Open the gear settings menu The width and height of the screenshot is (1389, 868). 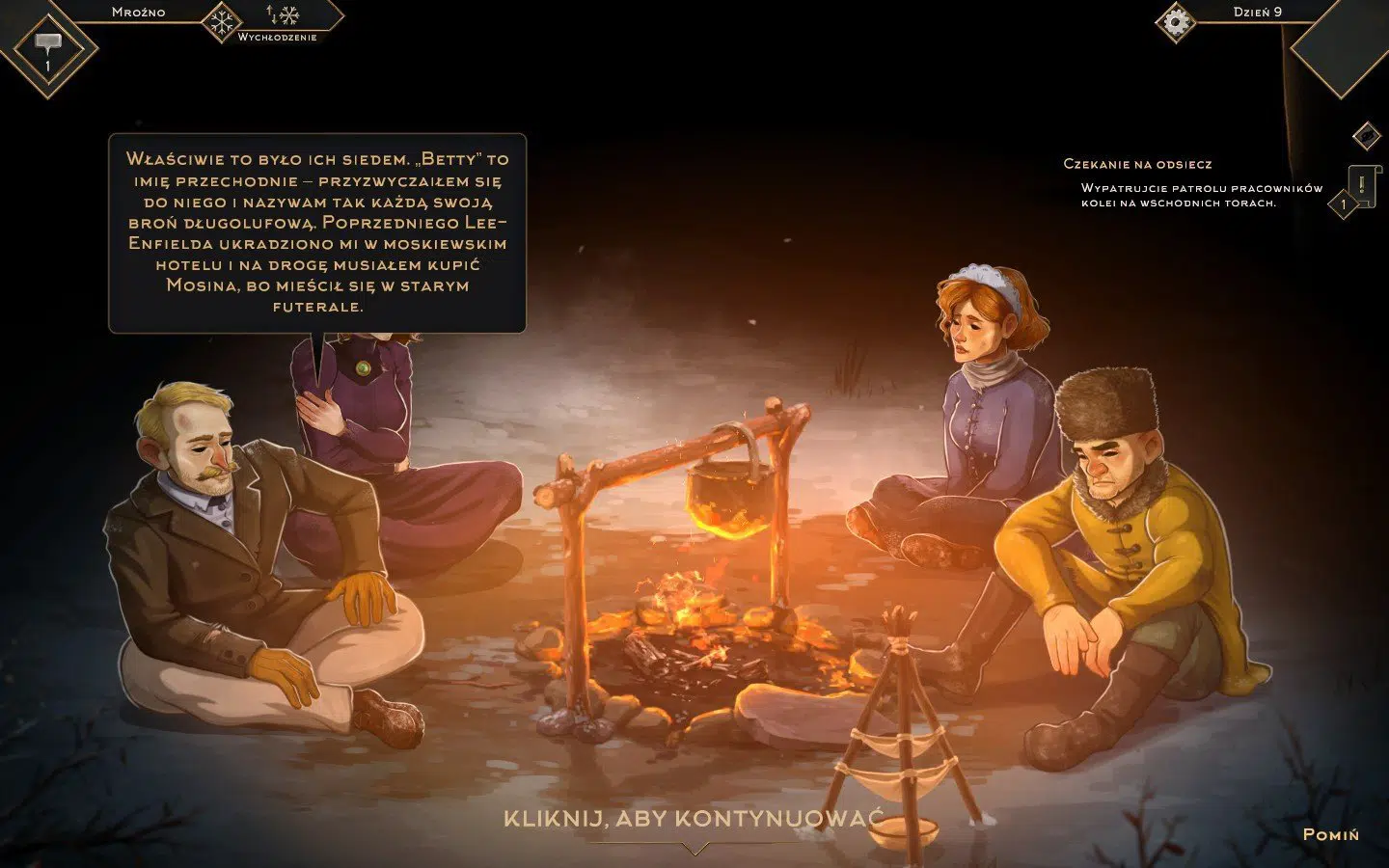[1174, 21]
